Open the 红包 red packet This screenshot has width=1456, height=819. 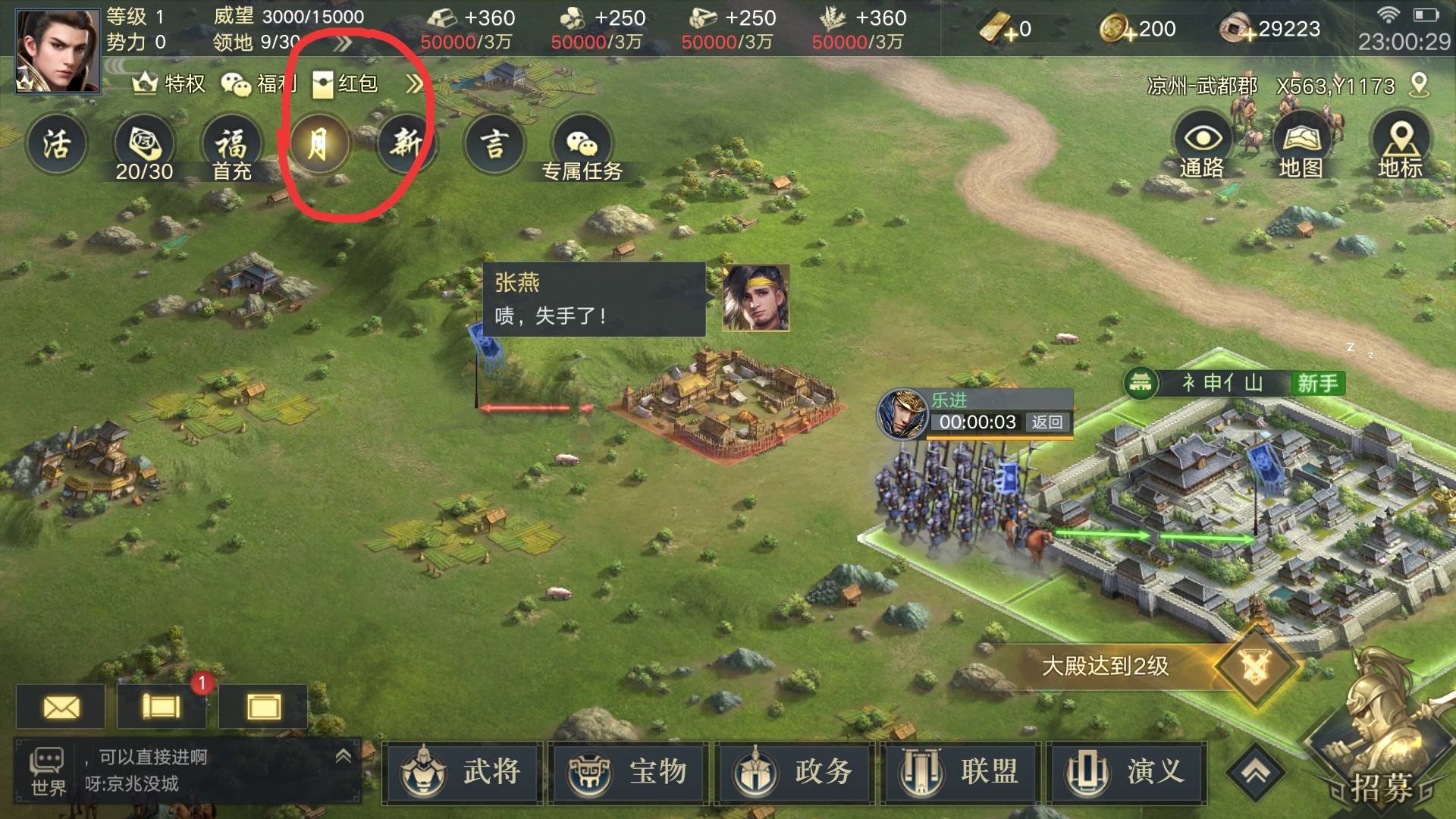[x=346, y=83]
